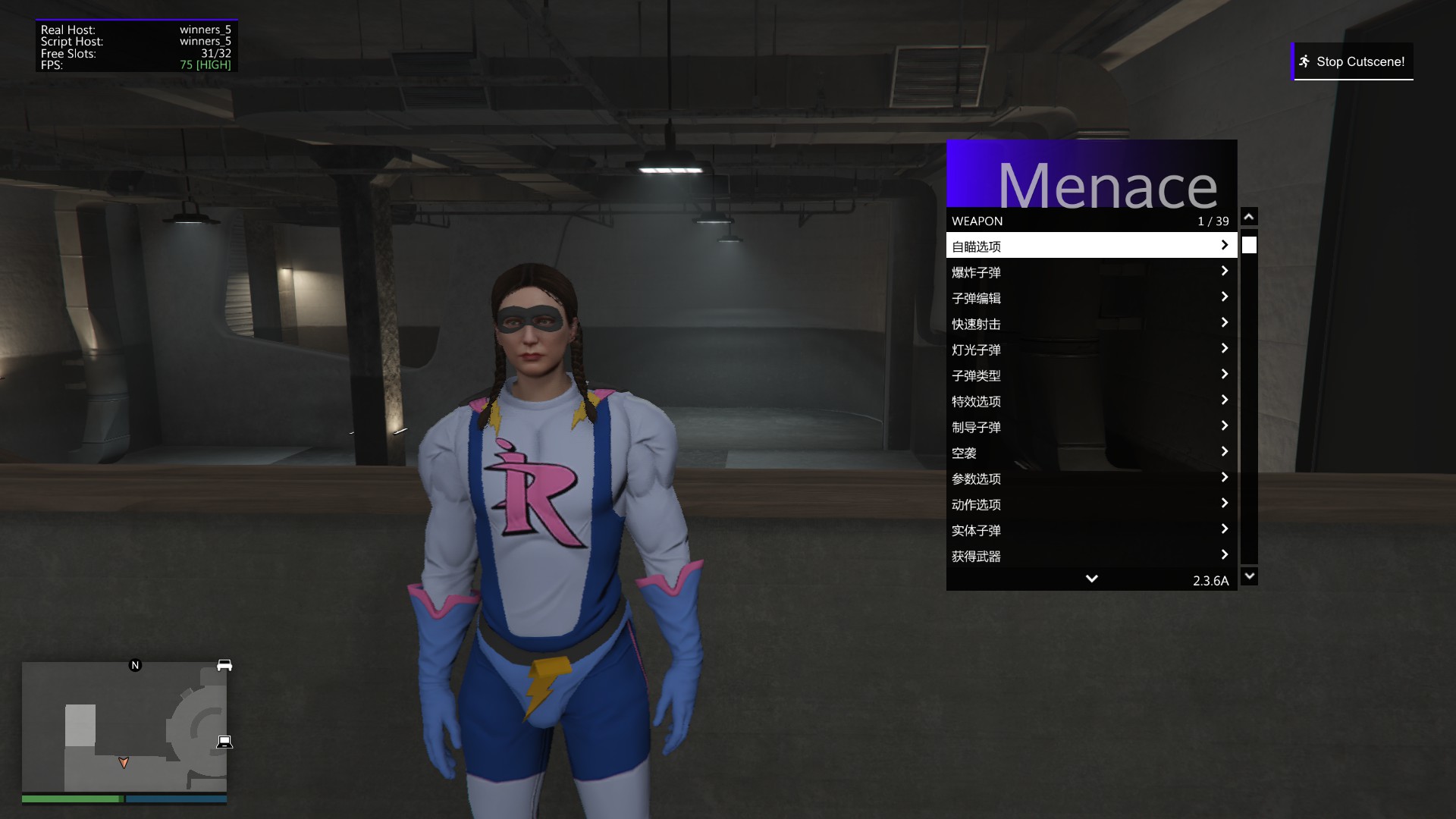1456x819 pixels.
Task: Click the radar minimap
Action: 124,726
